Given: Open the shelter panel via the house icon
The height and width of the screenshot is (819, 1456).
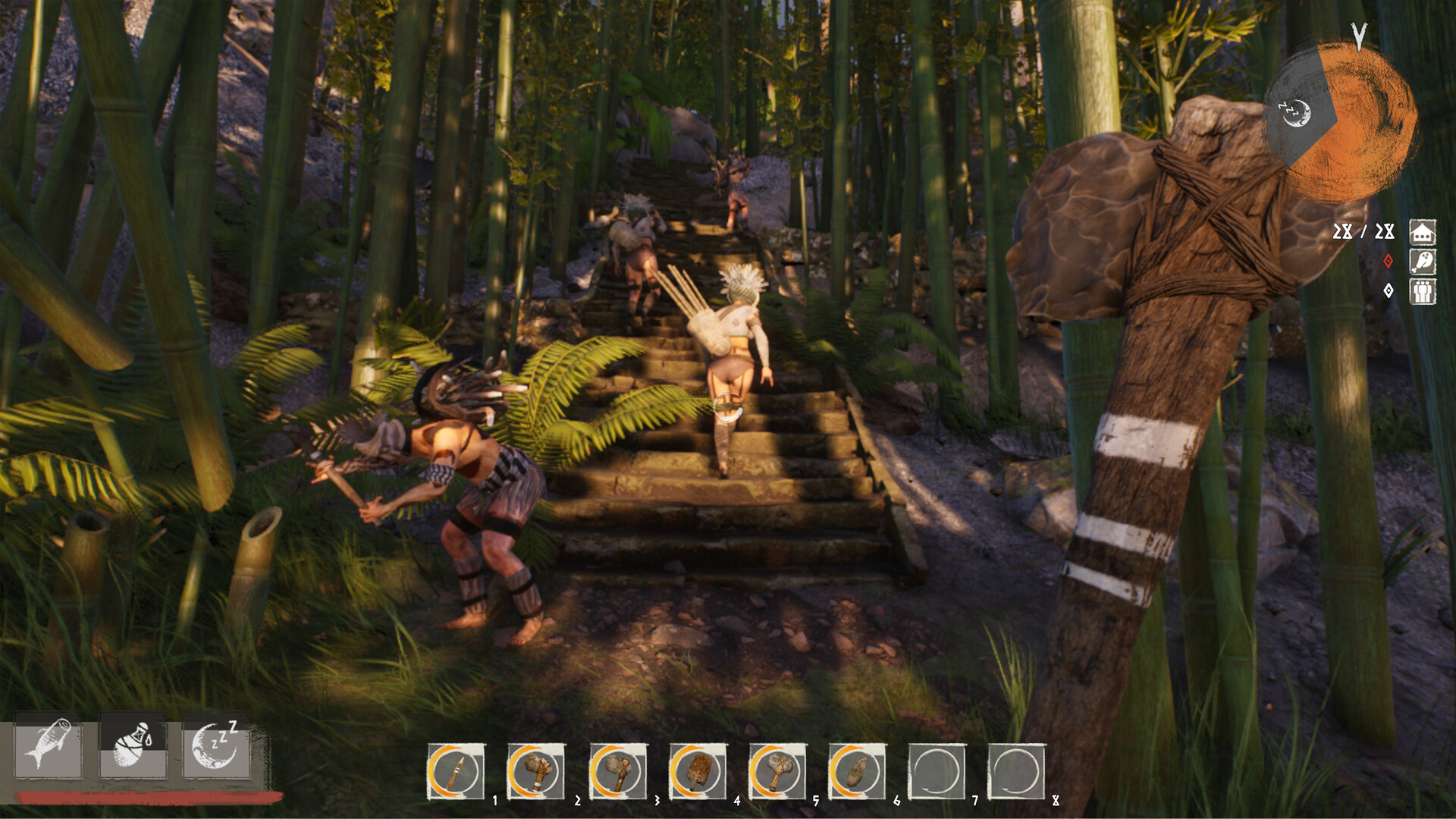Looking at the screenshot, I should (x=1423, y=233).
